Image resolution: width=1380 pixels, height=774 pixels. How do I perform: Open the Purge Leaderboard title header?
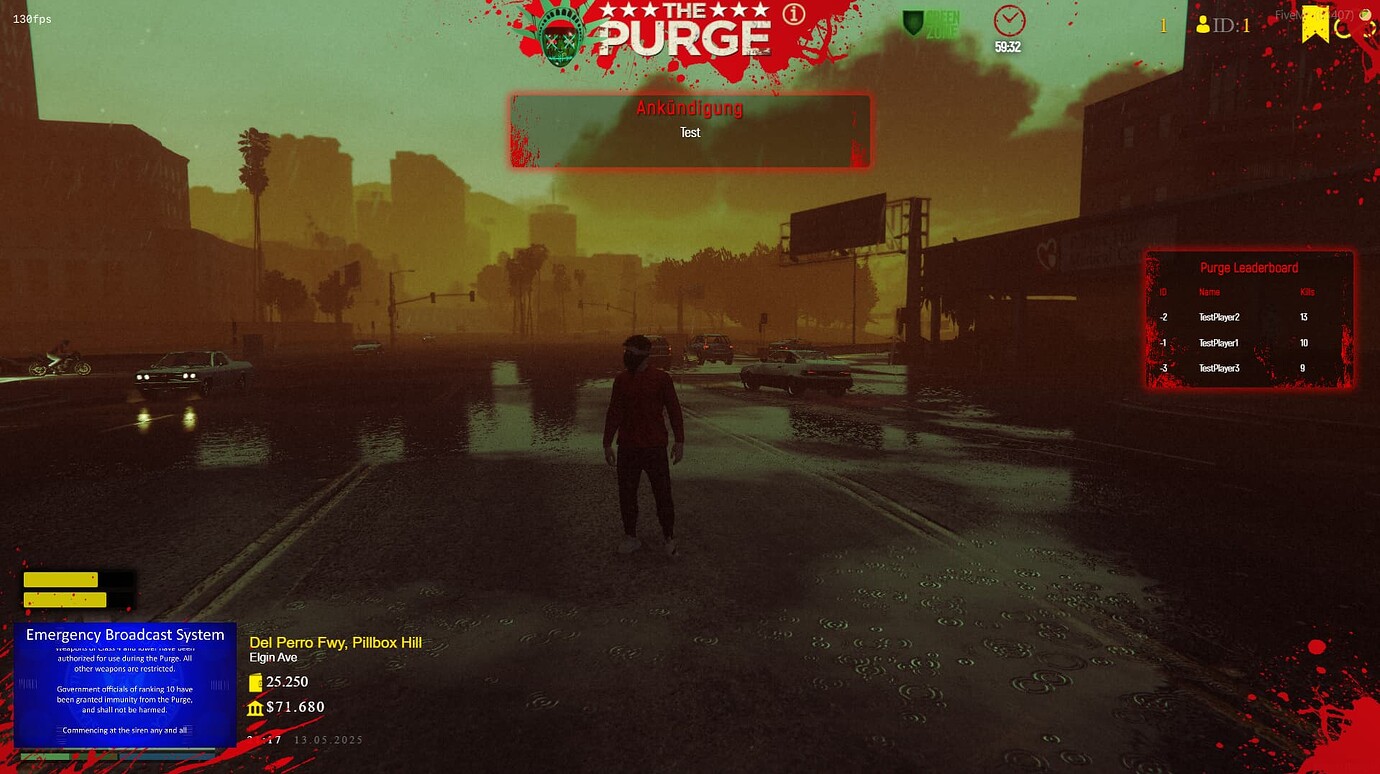pyautogui.click(x=1250, y=267)
